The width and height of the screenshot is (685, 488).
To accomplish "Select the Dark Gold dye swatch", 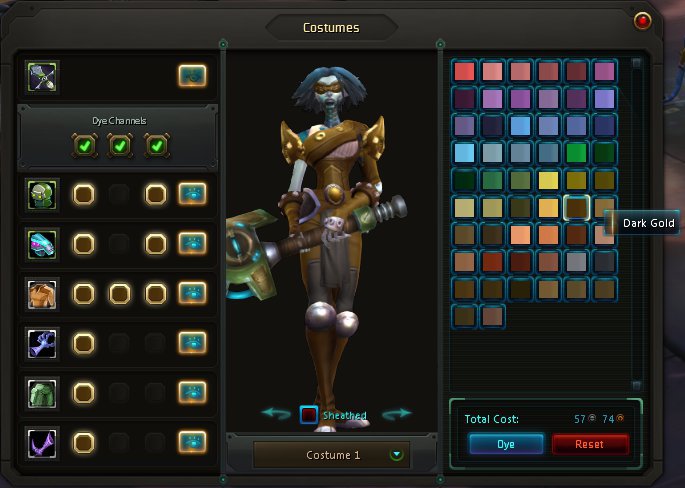I will [576, 207].
